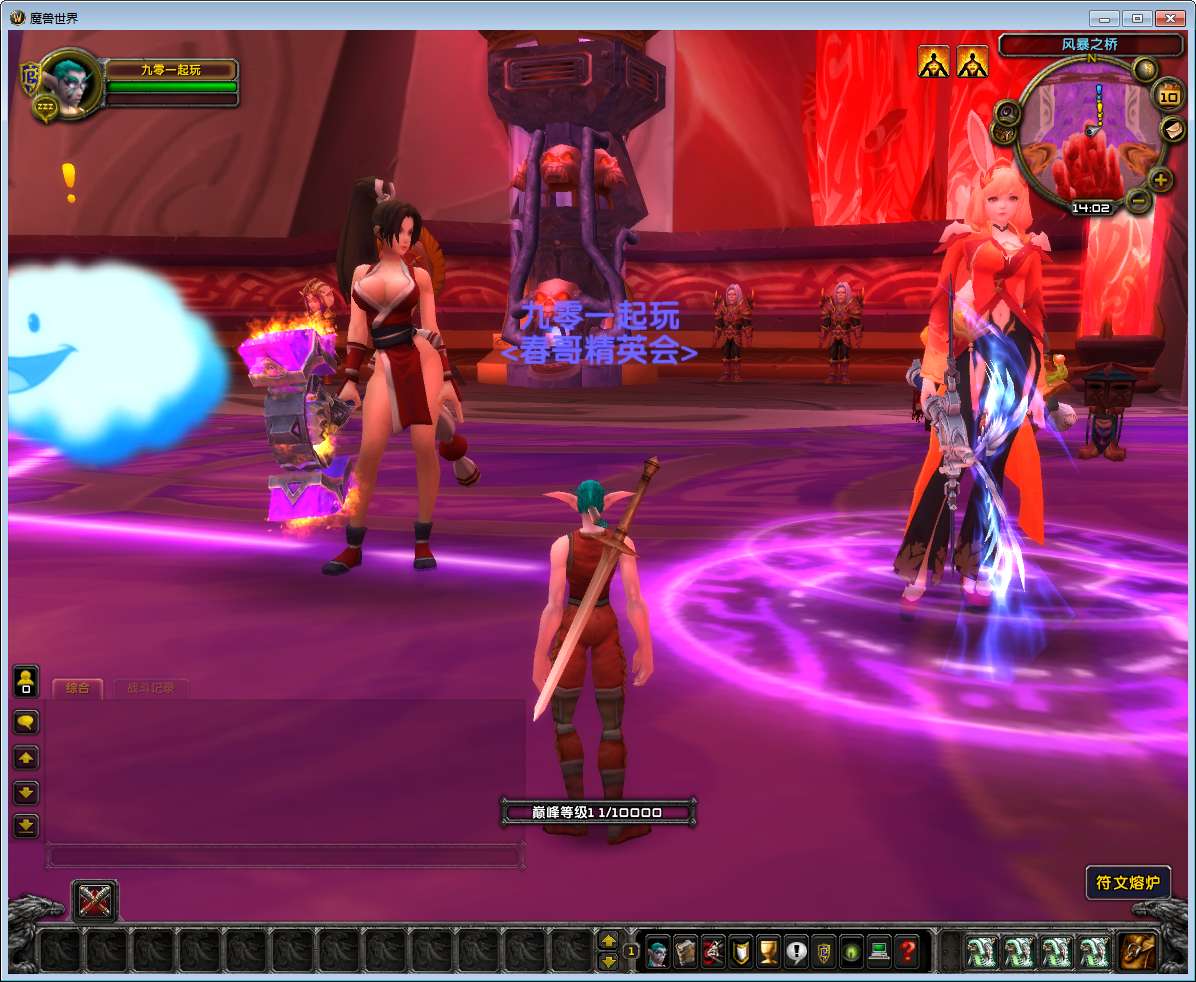Screen dimensions: 1196x982
Task: Switch to the 战斗记录 chat tab
Action: point(150,688)
